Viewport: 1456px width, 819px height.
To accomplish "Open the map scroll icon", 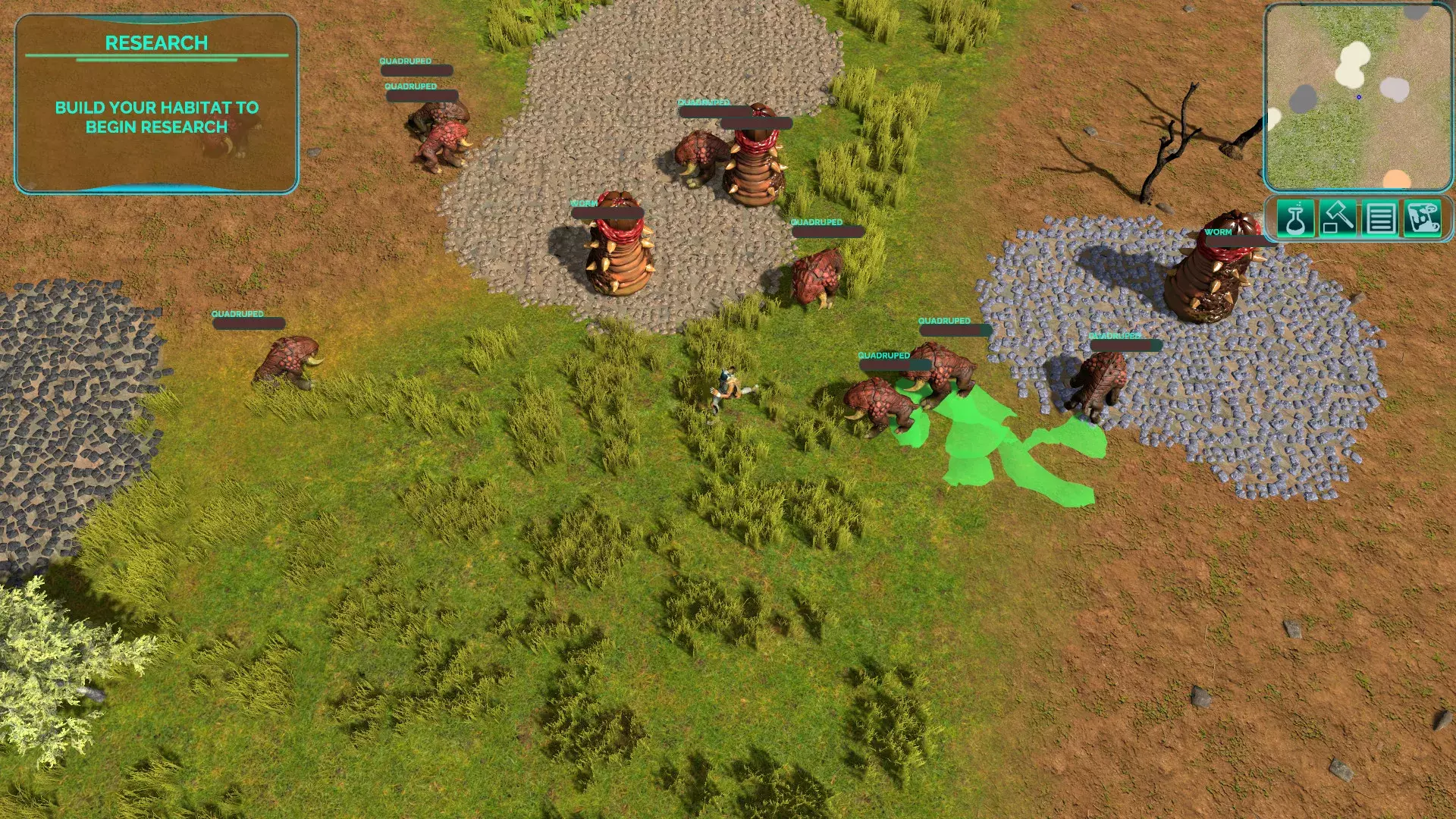I will (x=1422, y=218).
